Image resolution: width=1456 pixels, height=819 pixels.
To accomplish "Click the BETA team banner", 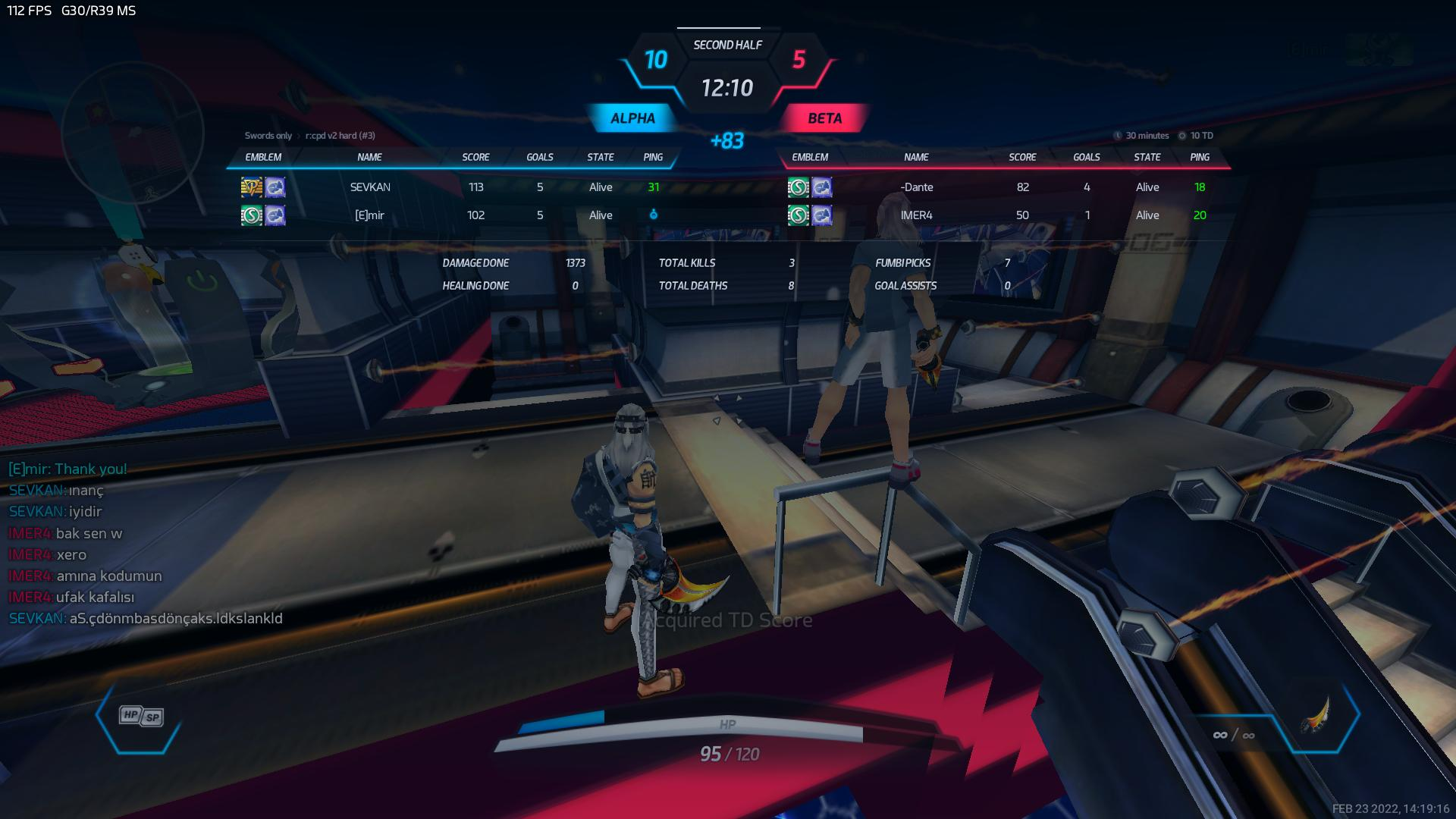I will click(824, 118).
